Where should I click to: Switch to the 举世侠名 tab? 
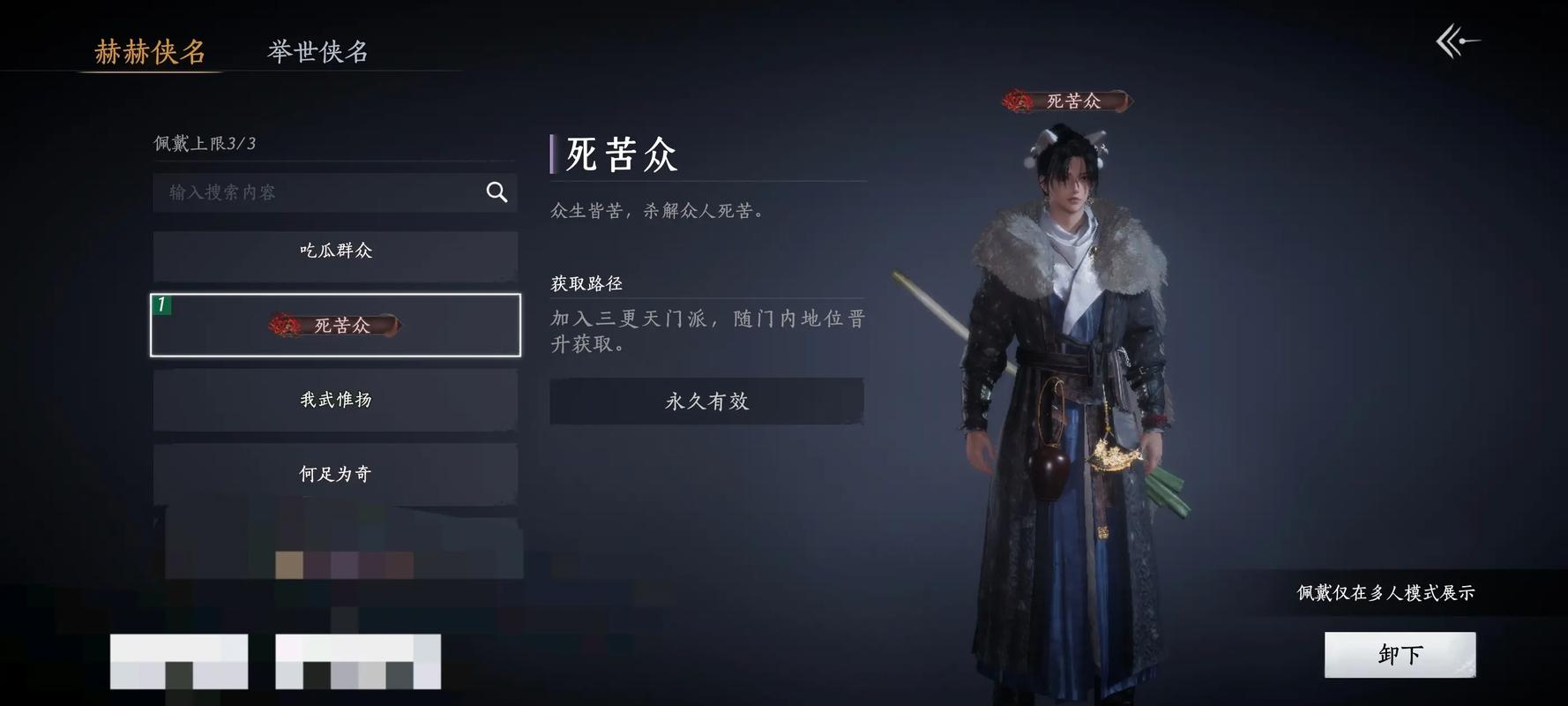pos(318,52)
